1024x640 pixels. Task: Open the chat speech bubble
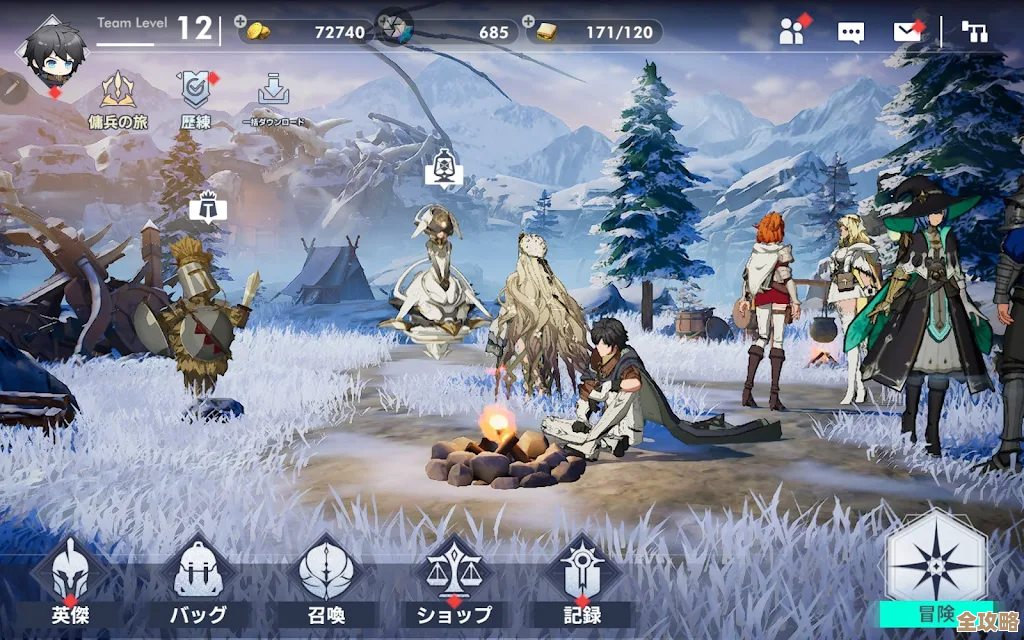tap(851, 32)
